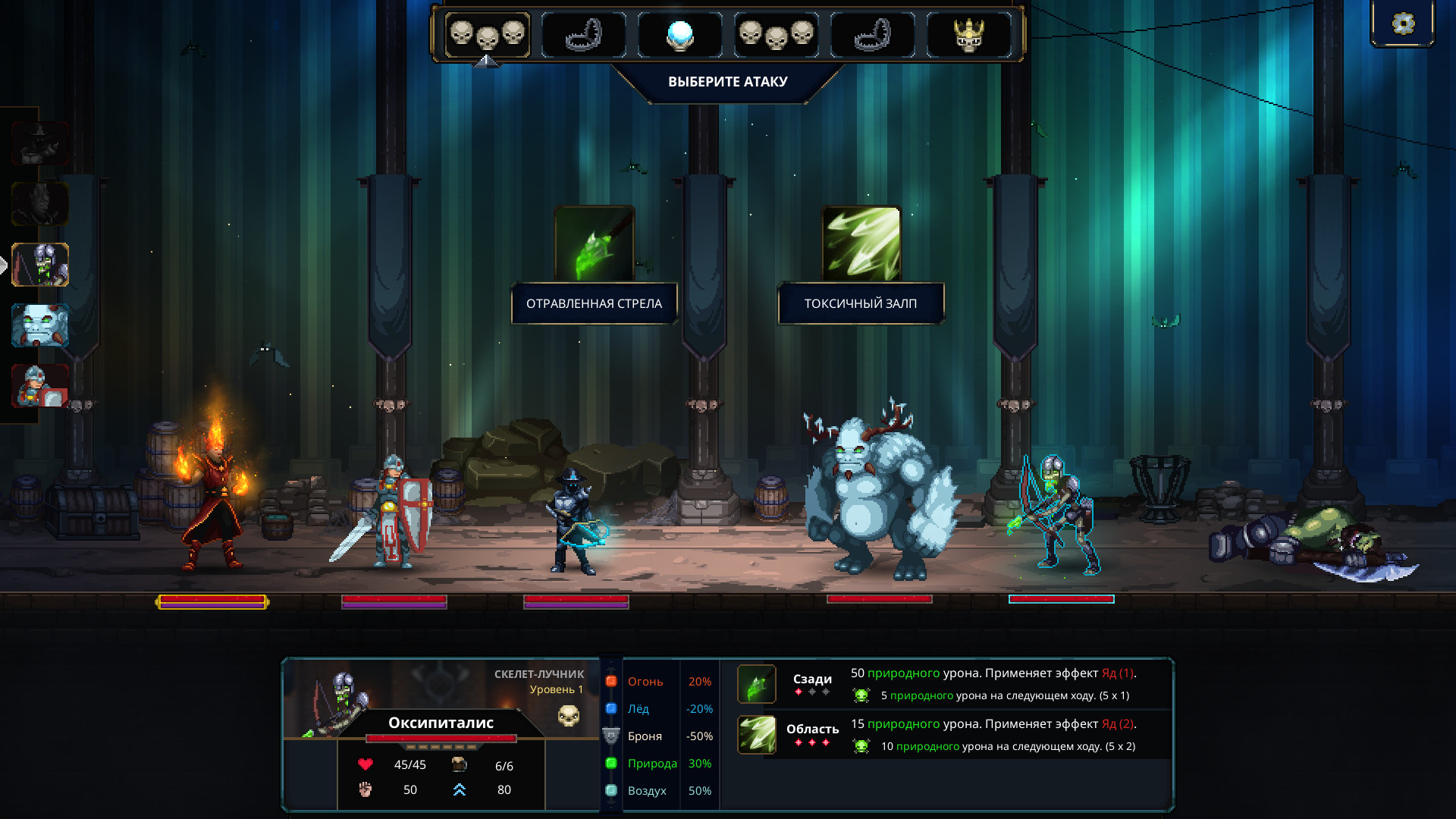1456x819 pixels.
Task: Open settings with the gear icon
Action: [x=1403, y=24]
